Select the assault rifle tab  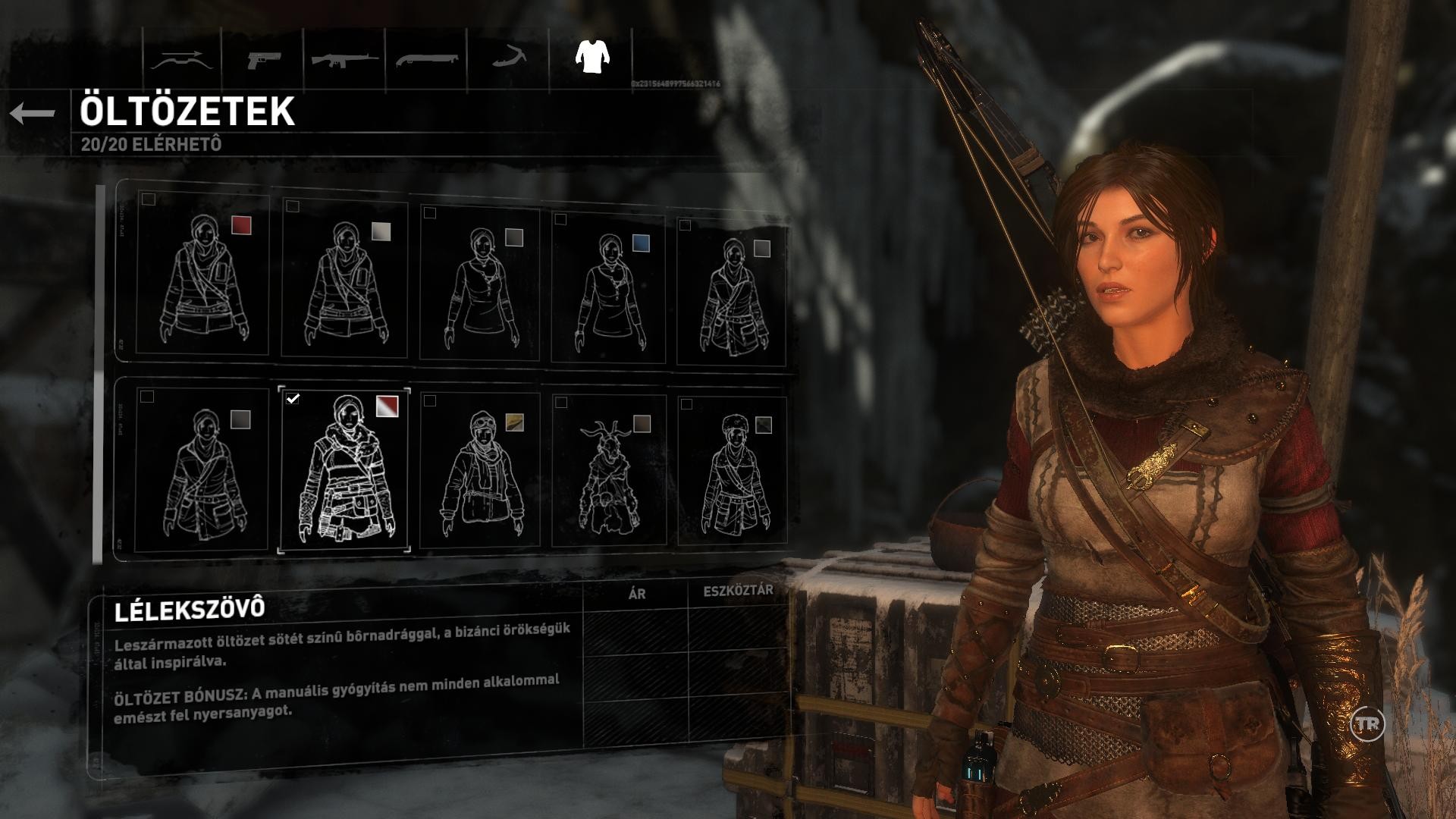click(345, 59)
